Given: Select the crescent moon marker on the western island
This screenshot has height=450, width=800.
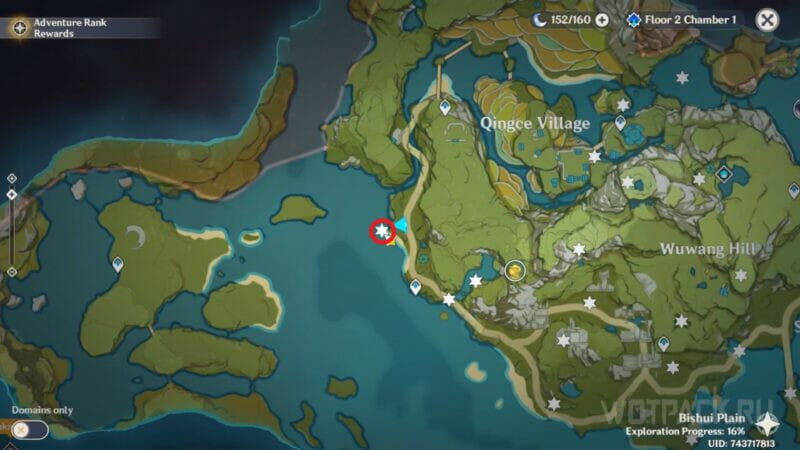Looking at the screenshot, I should click(136, 236).
